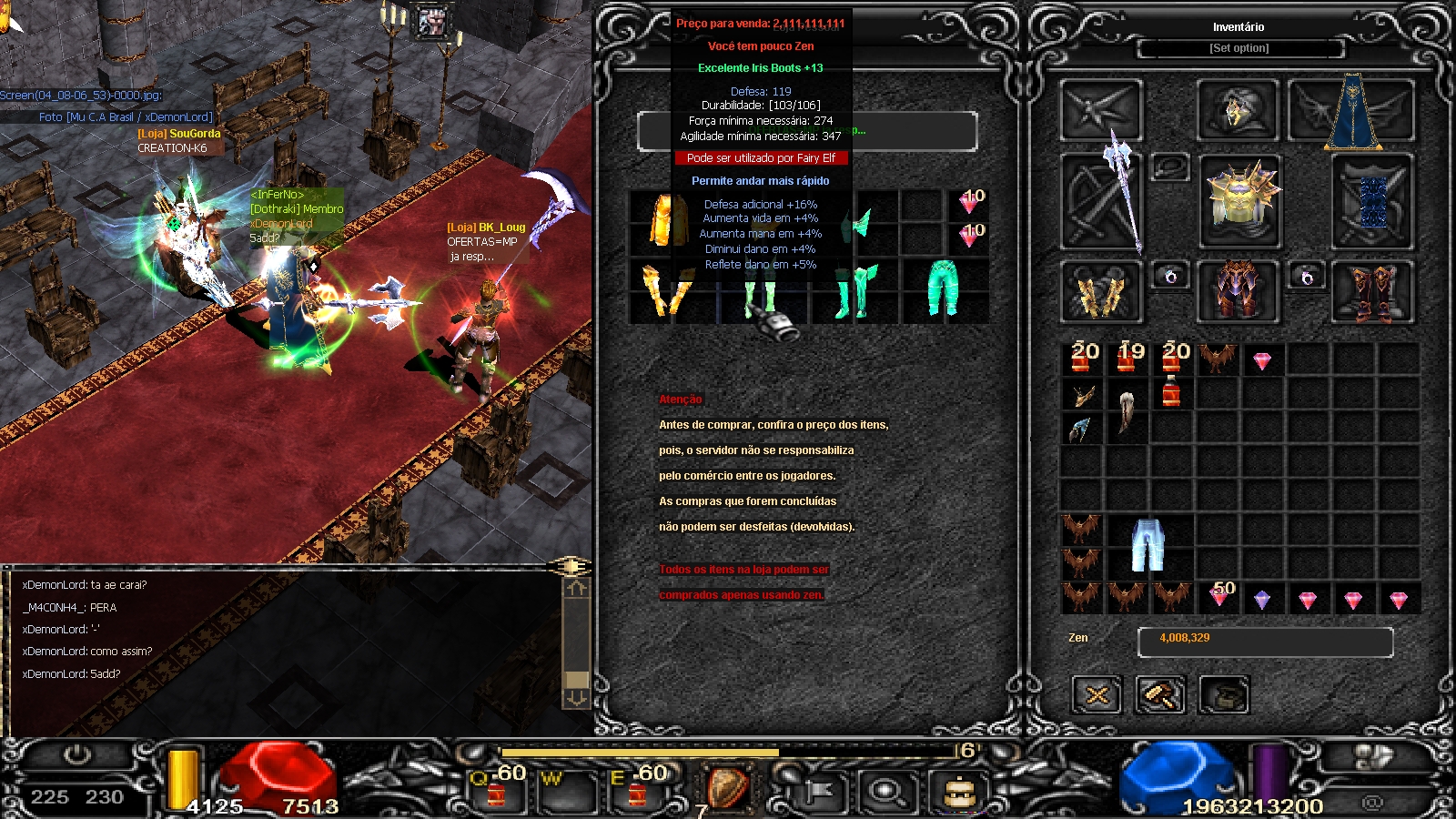Open the magnifier search button on HUD
Image resolution: width=1456 pixels, height=819 pixels.
[885, 792]
